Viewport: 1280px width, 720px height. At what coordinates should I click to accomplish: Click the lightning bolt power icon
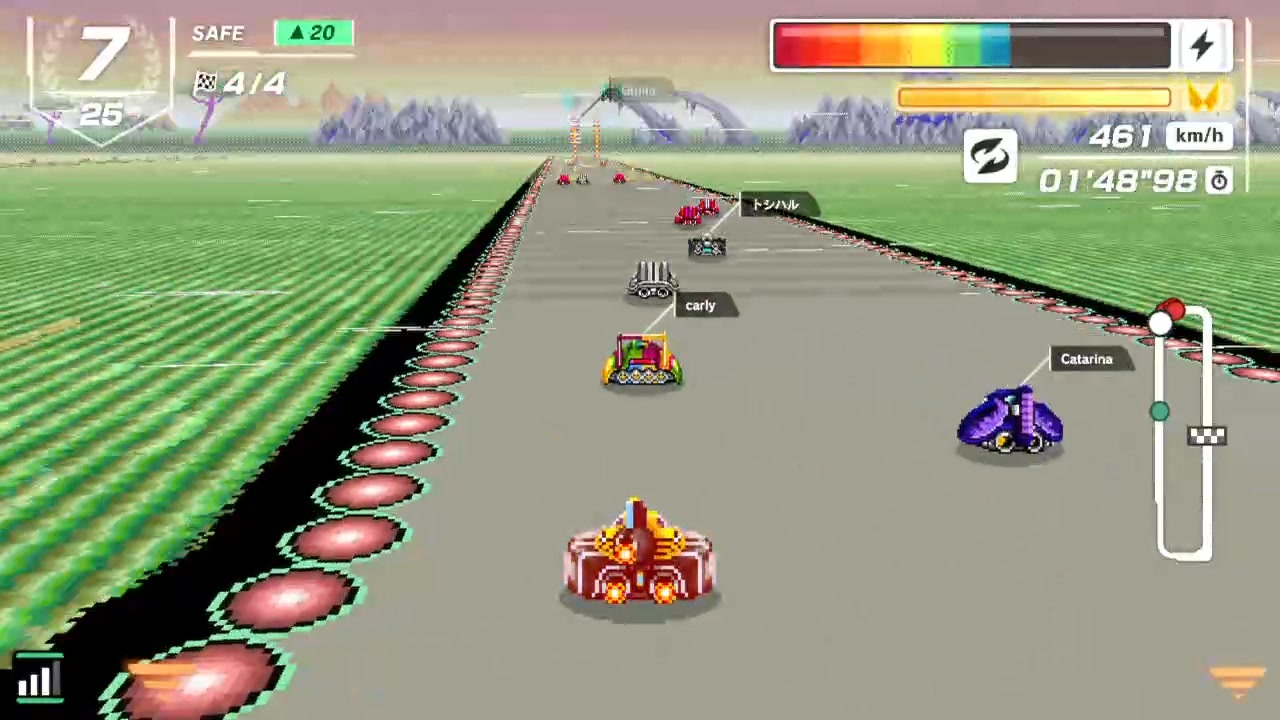[x=1203, y=45]
